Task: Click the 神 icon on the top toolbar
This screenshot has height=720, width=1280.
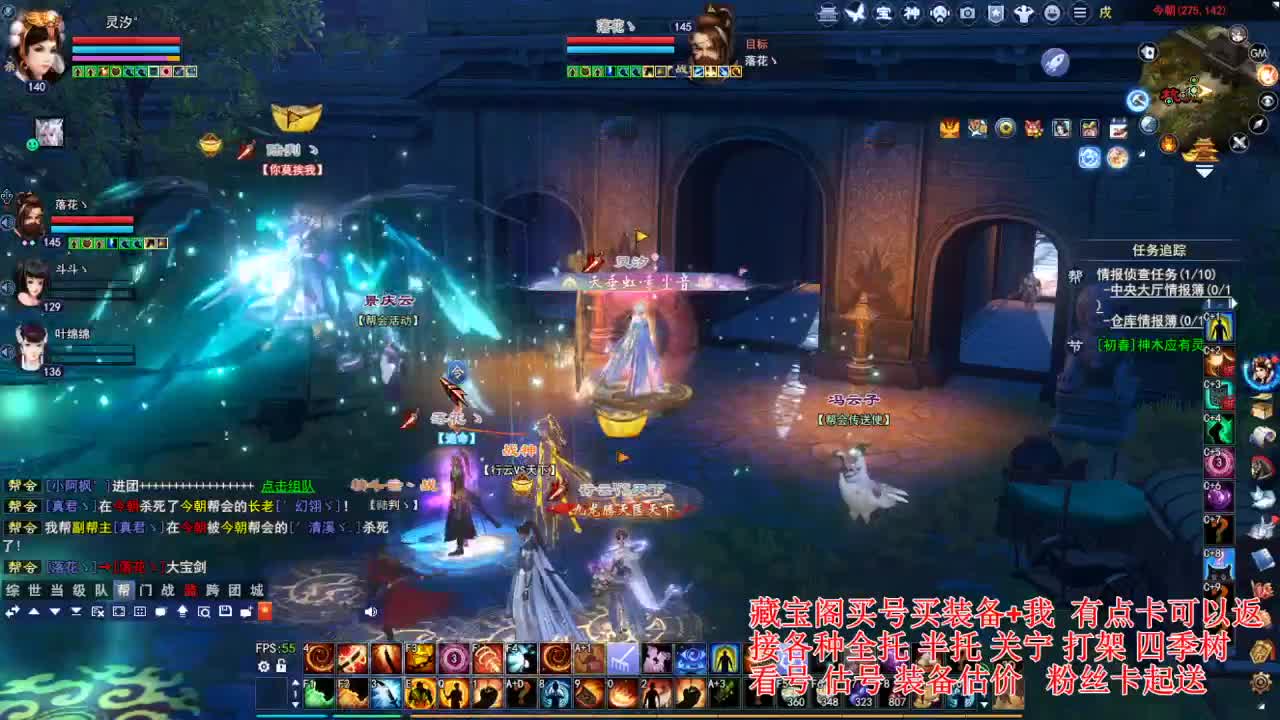Action: tap(912, 13)
